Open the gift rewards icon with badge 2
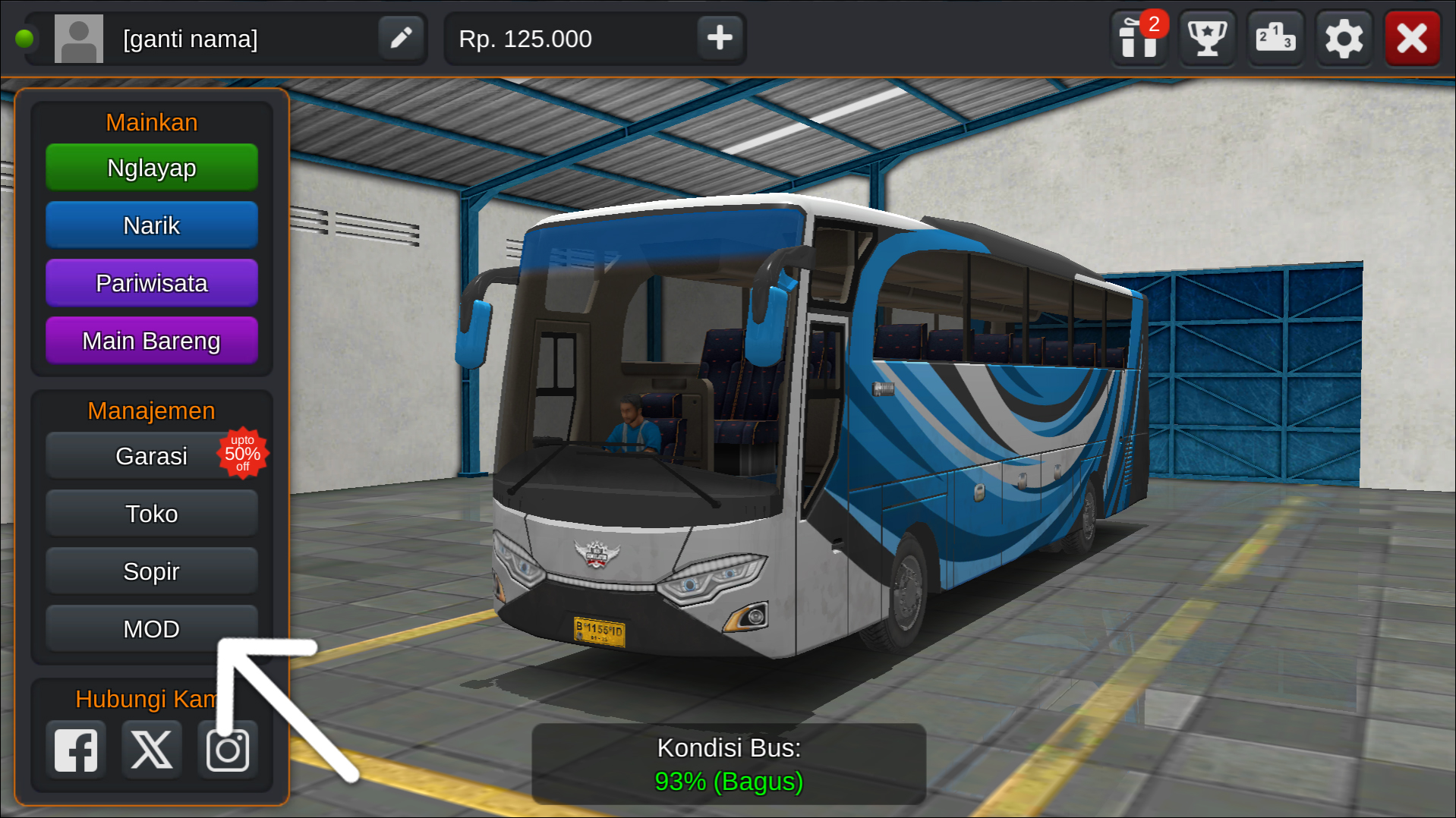 [x=1139, y=38]
